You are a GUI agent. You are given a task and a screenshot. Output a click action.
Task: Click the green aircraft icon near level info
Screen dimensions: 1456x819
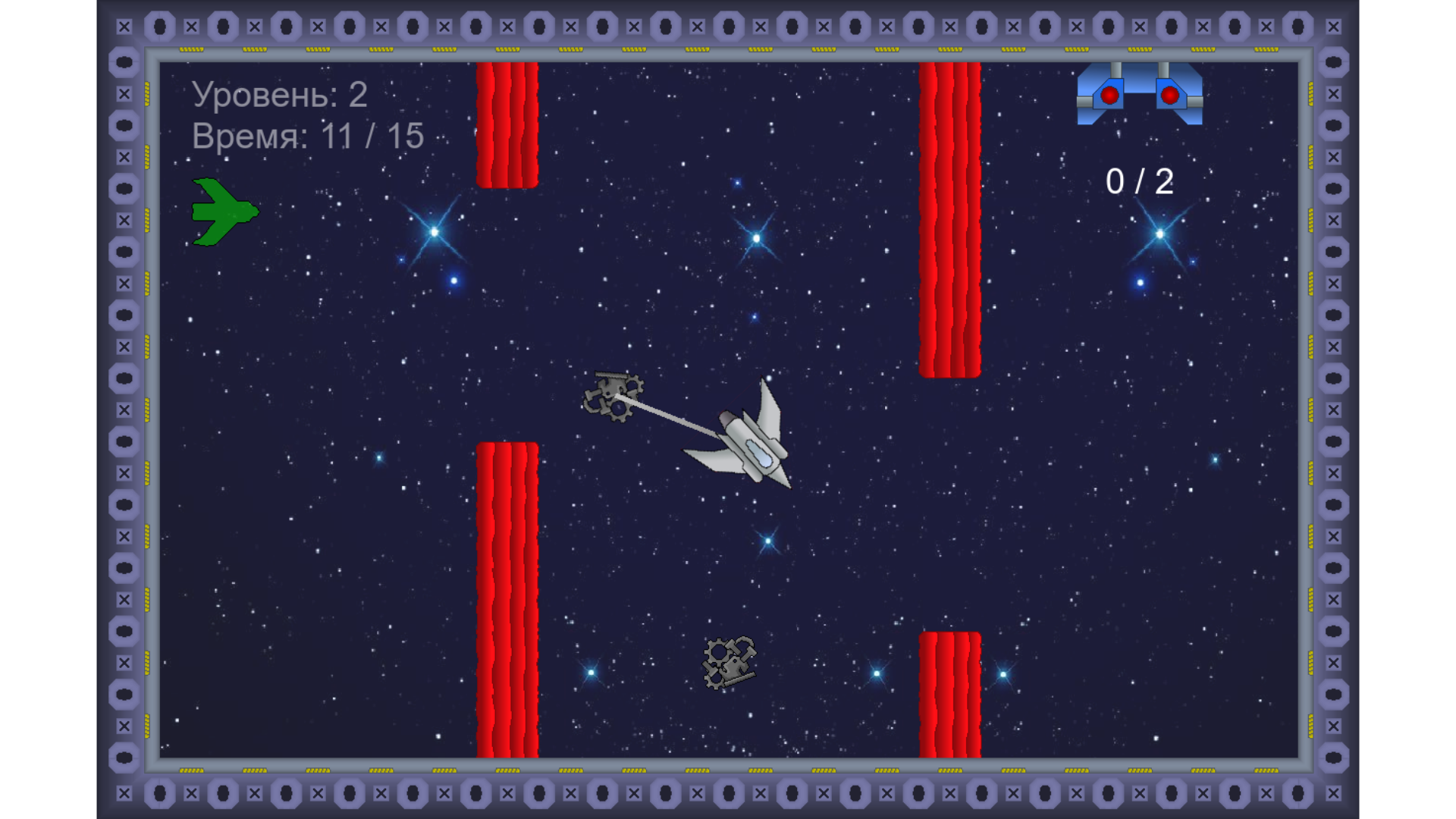(x=224, y=212)
